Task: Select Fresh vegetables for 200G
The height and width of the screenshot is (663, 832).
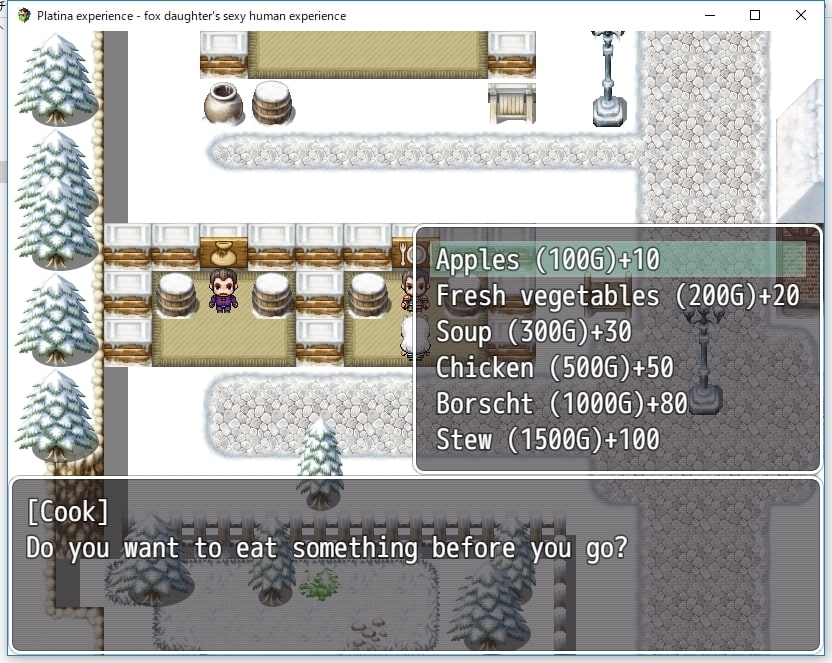Action: (x=617, y=296)
